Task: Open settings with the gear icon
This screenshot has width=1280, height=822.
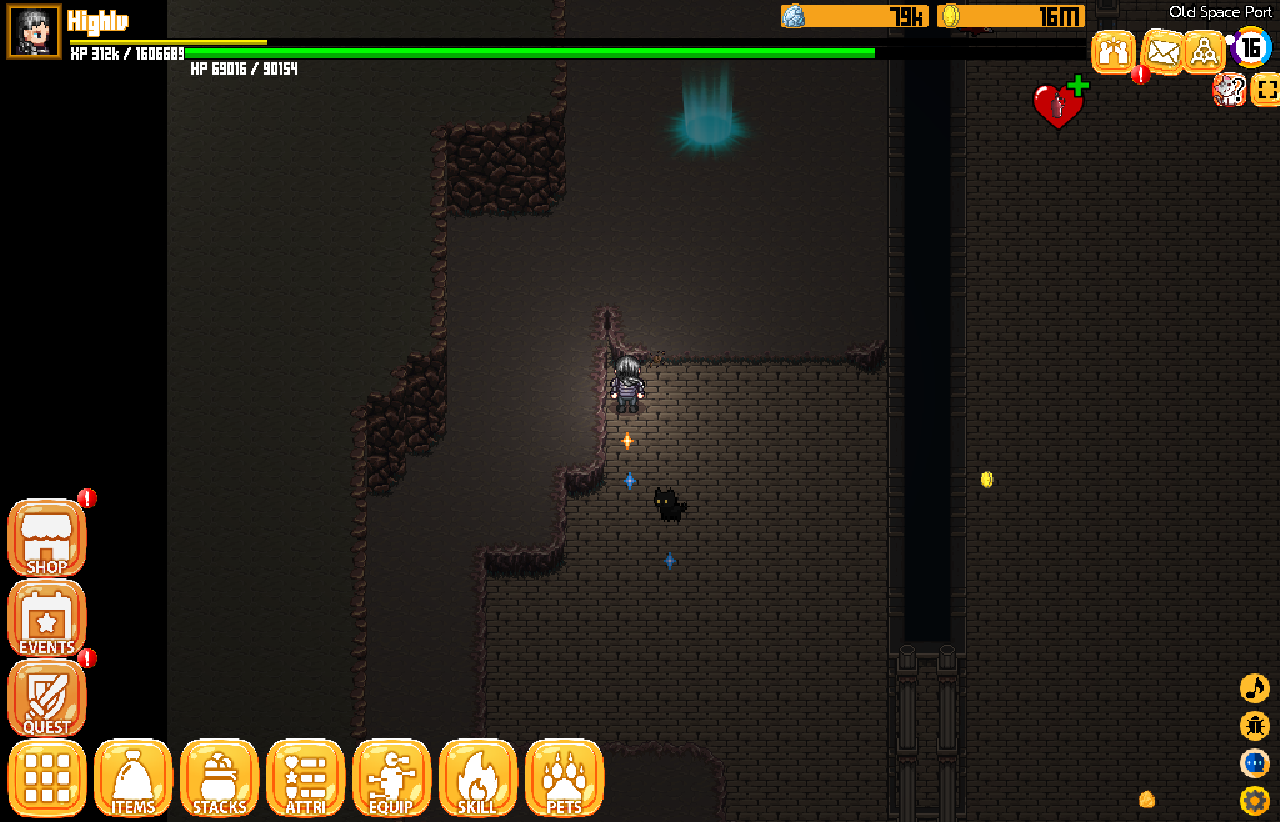Action: click(1254, 800)
